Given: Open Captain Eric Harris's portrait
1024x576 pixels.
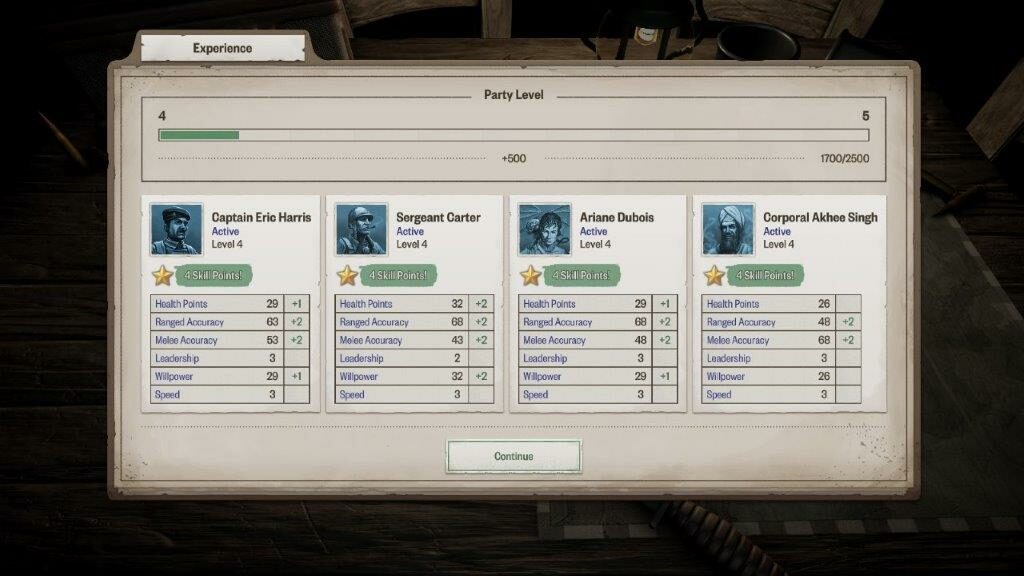Looking at the screenshot, I should coord(176,230).
